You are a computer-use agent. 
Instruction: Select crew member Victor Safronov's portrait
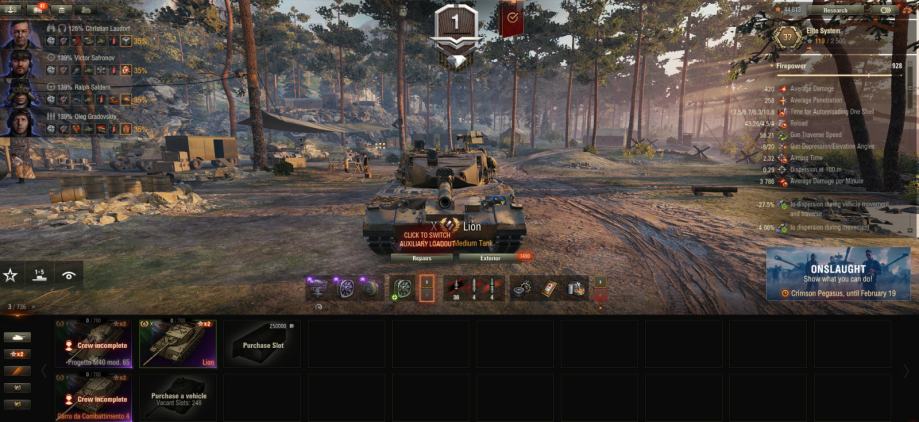point(19,64)
